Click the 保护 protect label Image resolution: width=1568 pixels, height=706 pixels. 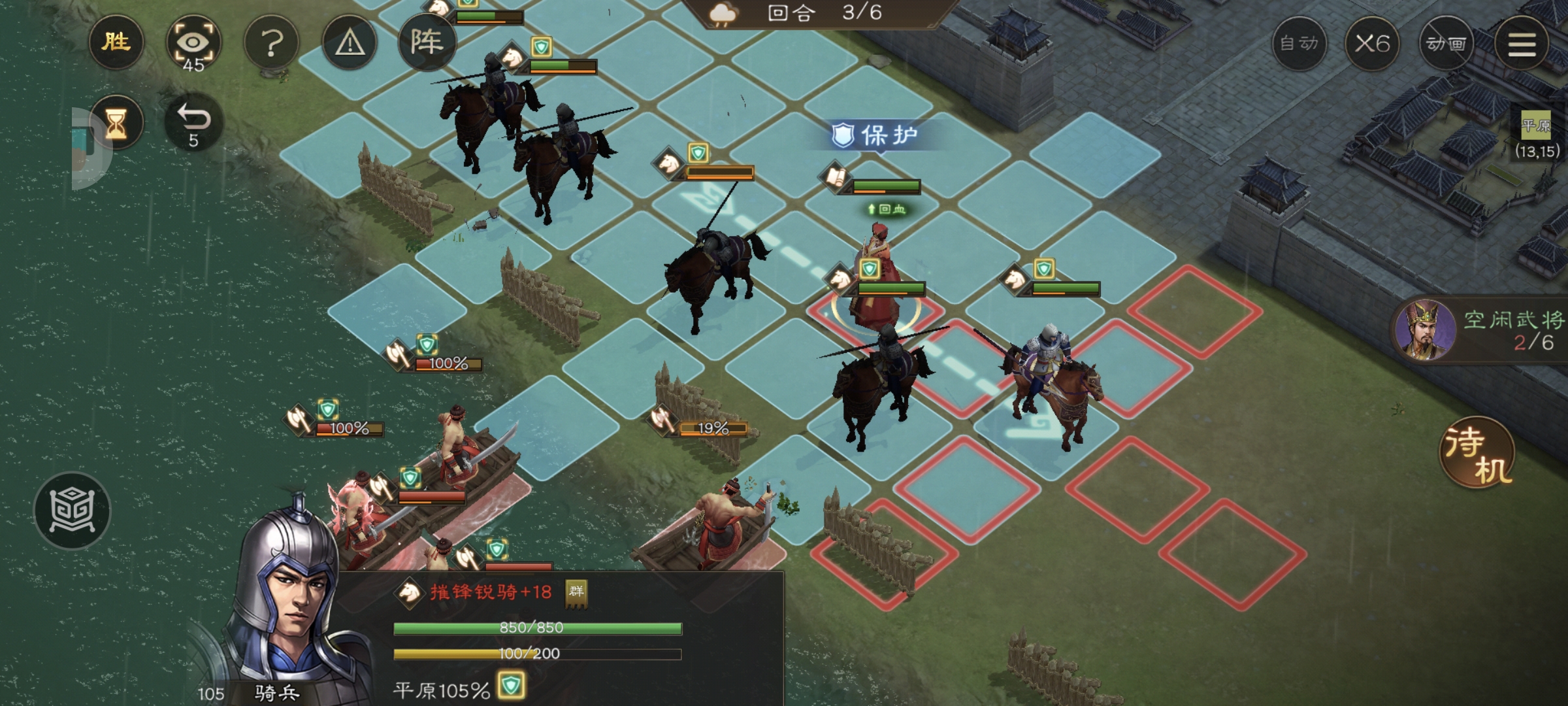[875, 135]
